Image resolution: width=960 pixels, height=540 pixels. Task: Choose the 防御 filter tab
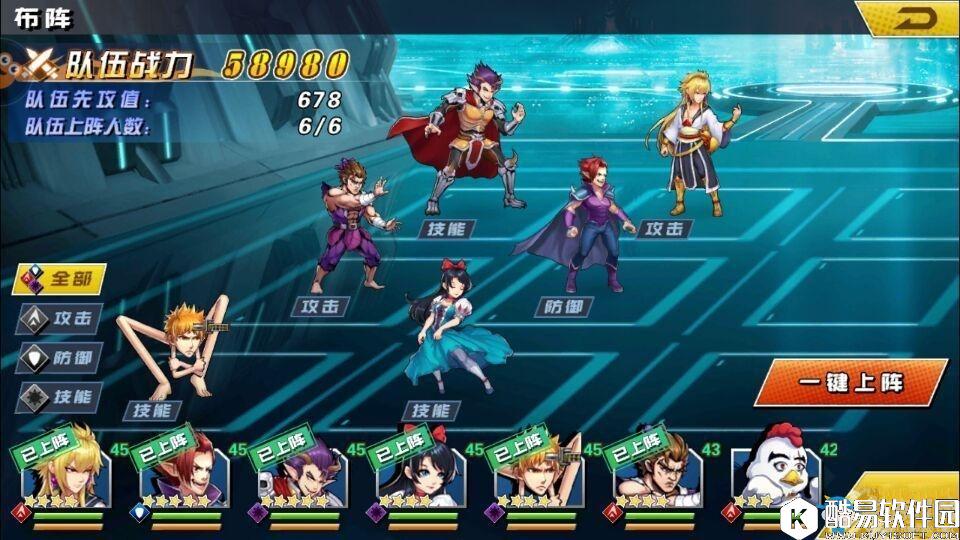[60, 358]
